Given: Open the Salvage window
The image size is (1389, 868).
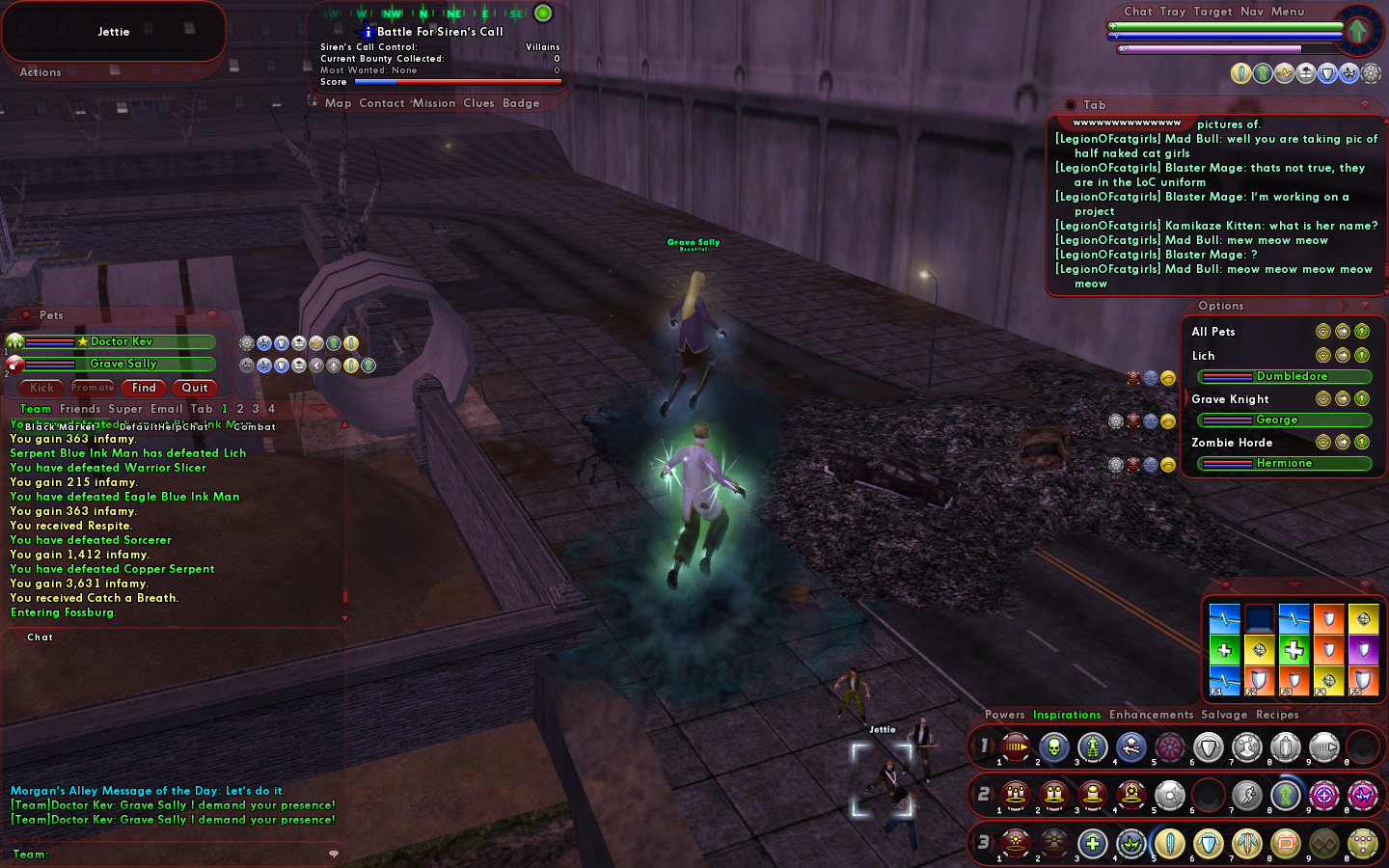Looking at the screenshot, I should pos(1223,715).
